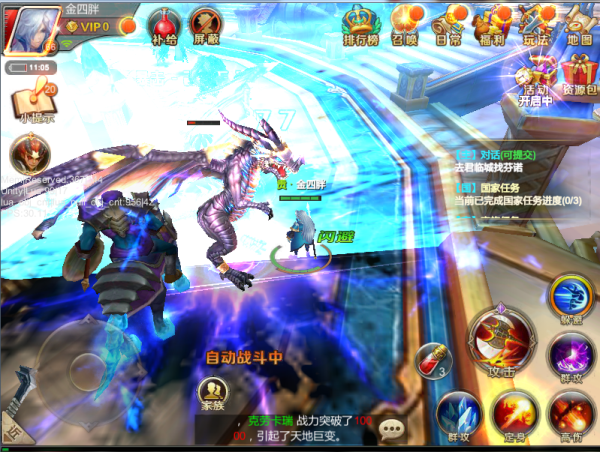Click the 补给 supply potion icon
Viewport: 600px width, 452px height.
click(x=163, y=26)
